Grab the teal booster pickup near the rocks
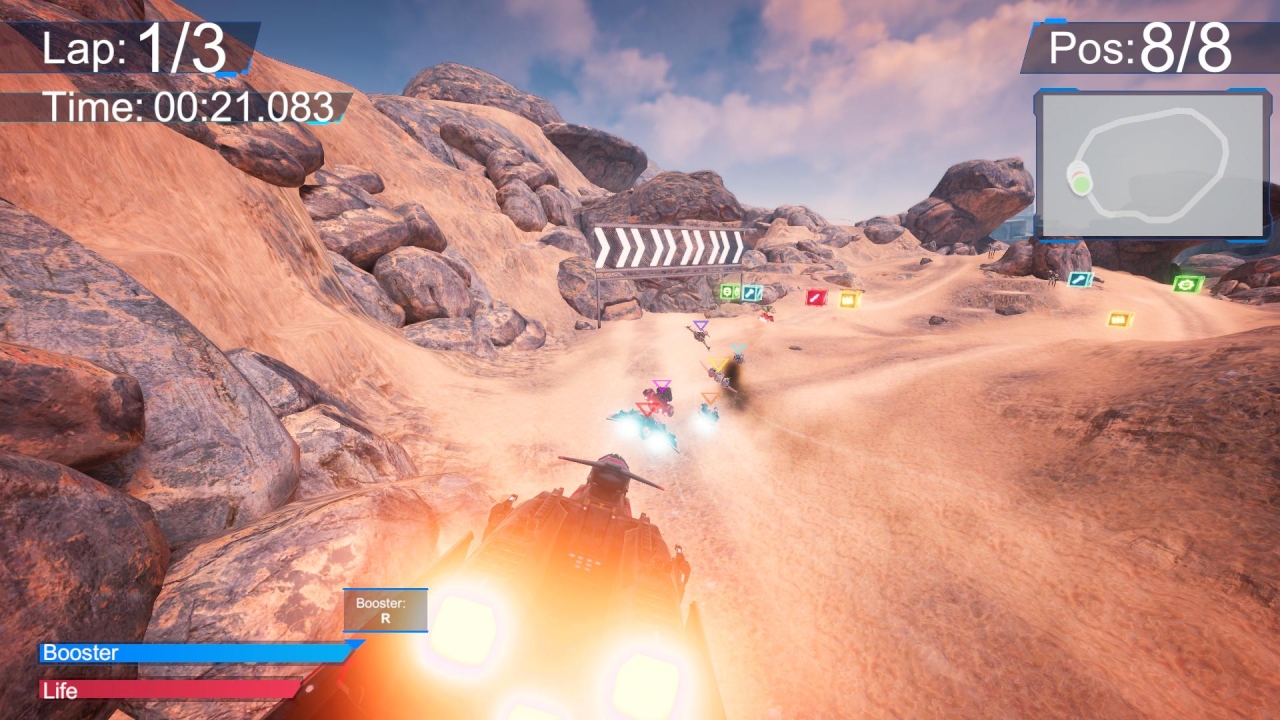 coord(752,293)
